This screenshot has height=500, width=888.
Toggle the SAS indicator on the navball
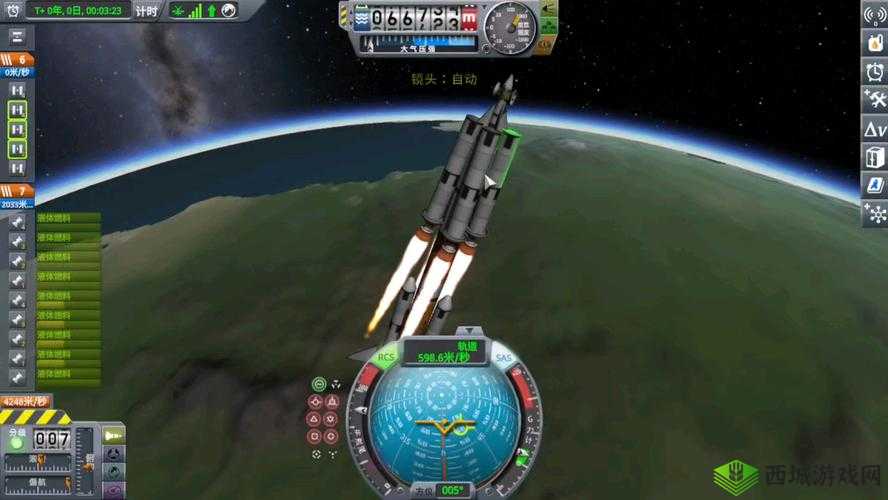click(x=502, y=357)
